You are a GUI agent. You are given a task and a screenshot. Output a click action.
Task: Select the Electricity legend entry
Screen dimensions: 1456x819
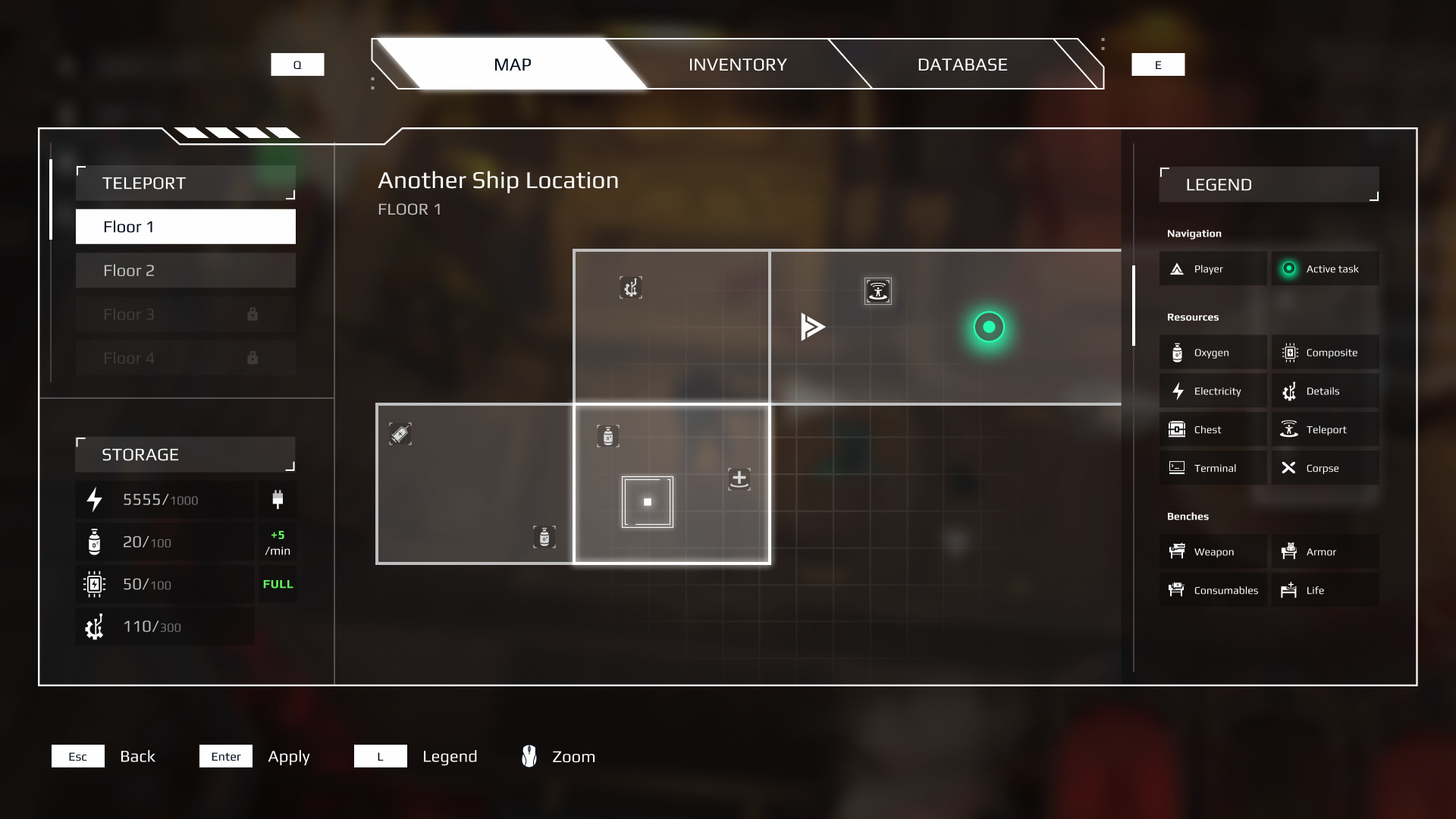(1212, 391)
